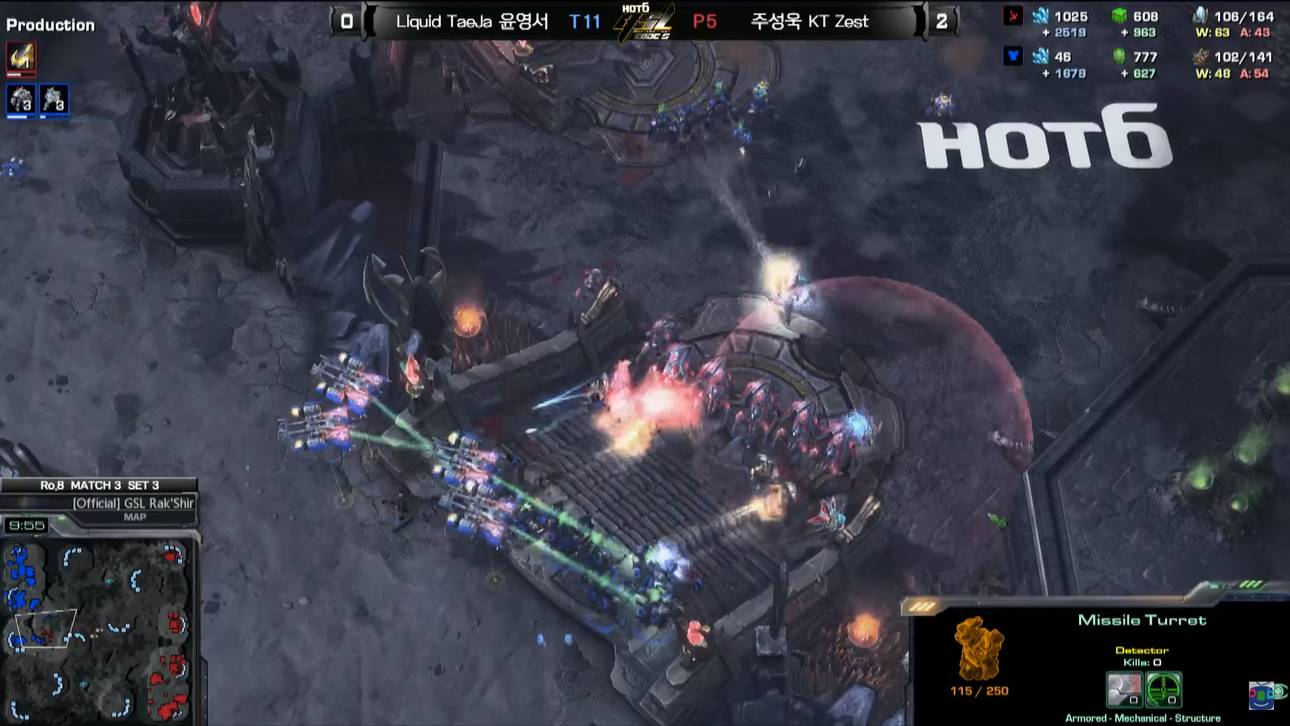Screen dimensions: 1290x726
Task: Click the Marauder production icon showing 3
Action: tap(21, 97)
